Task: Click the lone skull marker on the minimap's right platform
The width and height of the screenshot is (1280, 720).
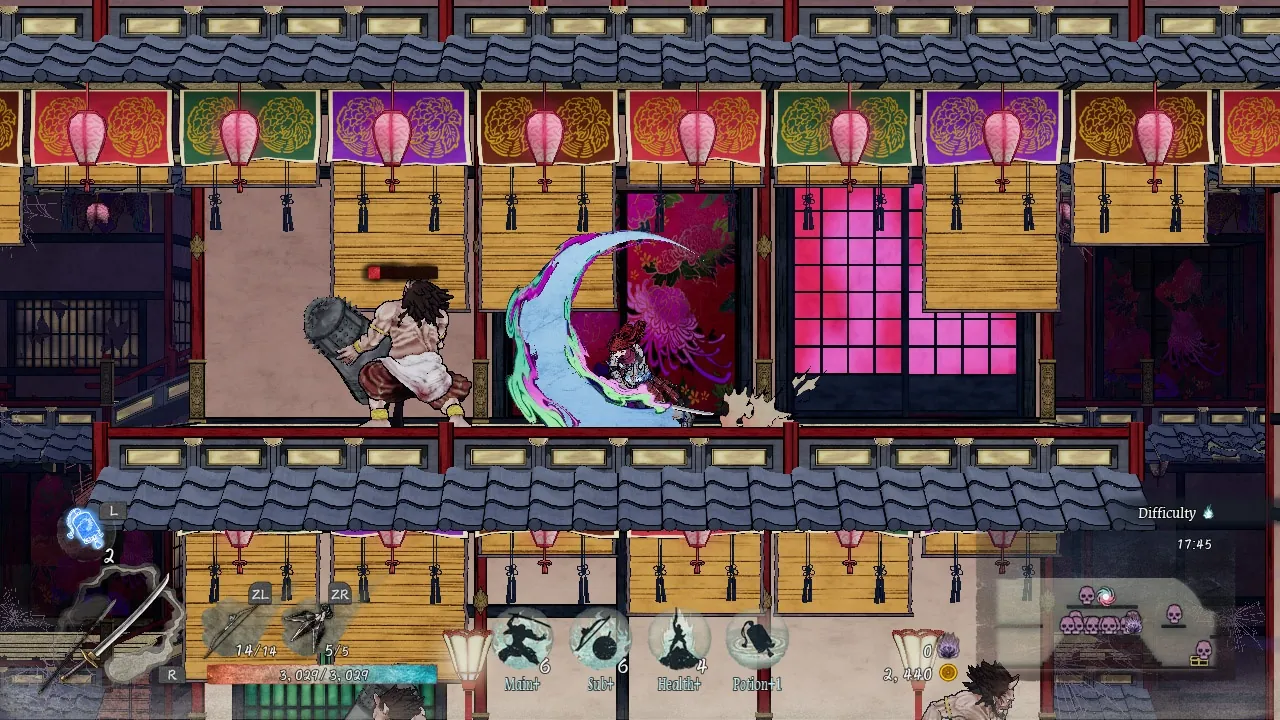Action: tap(1173, 614)
